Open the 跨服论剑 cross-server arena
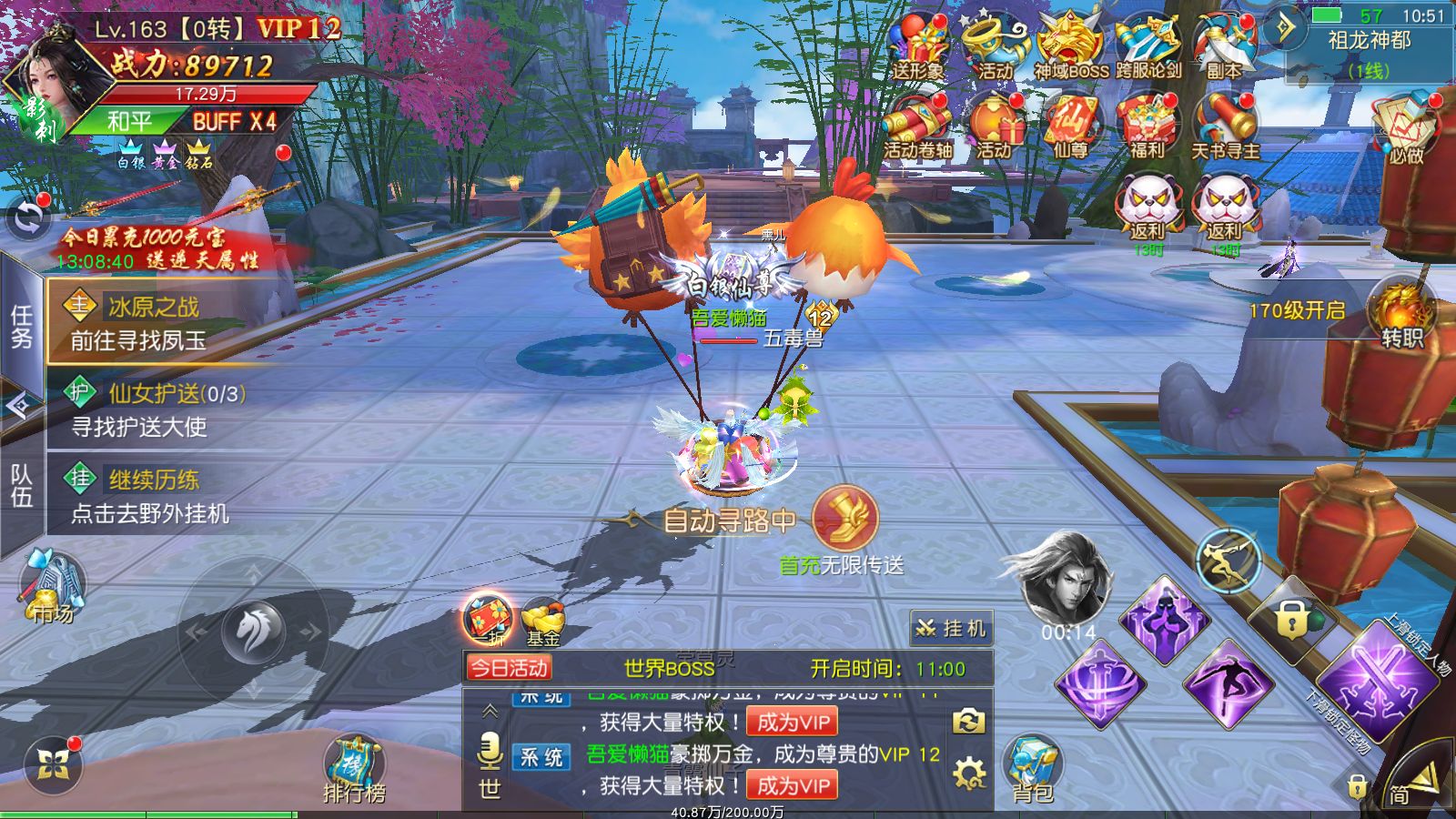The width and height of the screenshot is (1456, 819). pos(1148,45)
